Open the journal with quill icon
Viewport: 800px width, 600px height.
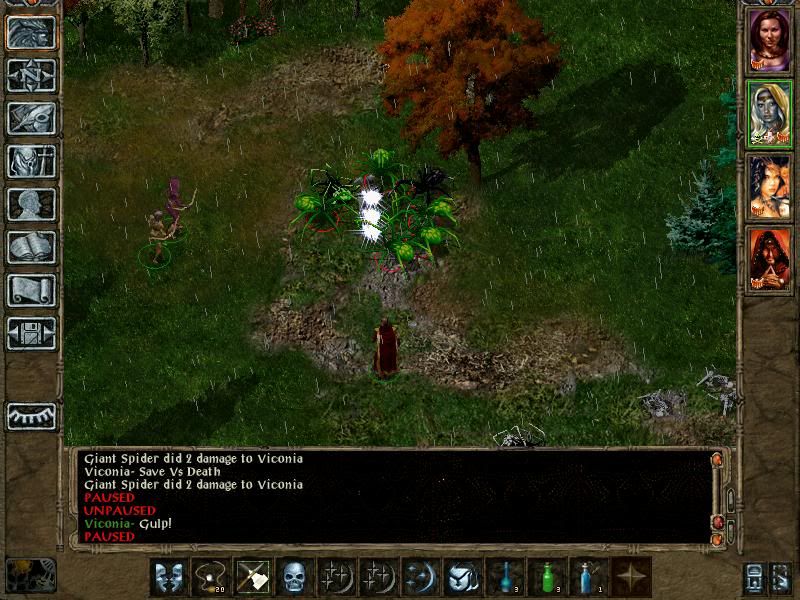[30, 118]
